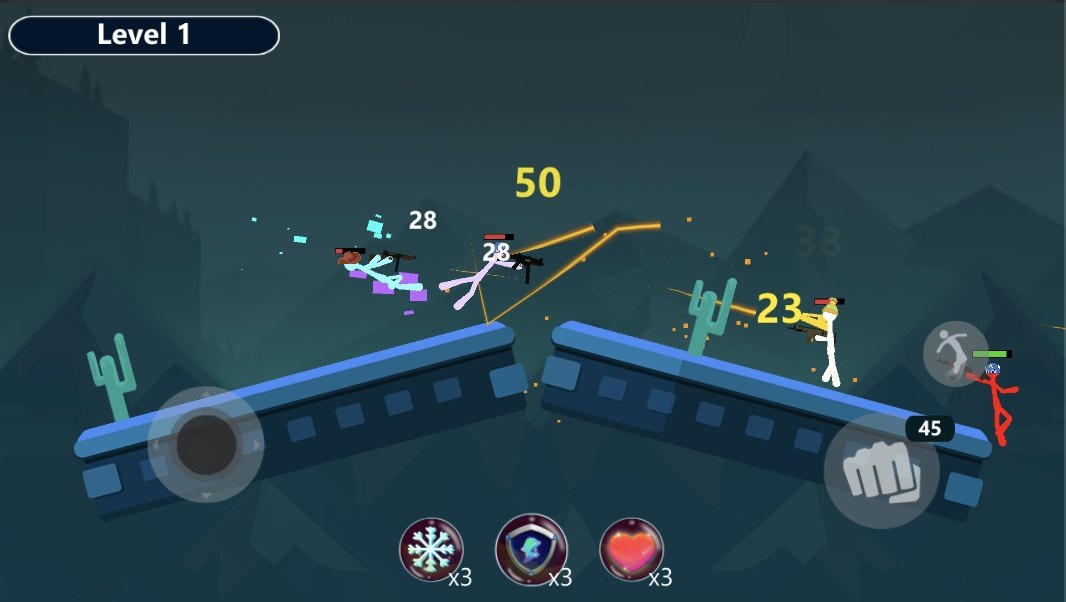This screenshot has height=602, width=1066.
Task: Activate the jump stickman button
Action: [x=954, y=353]
